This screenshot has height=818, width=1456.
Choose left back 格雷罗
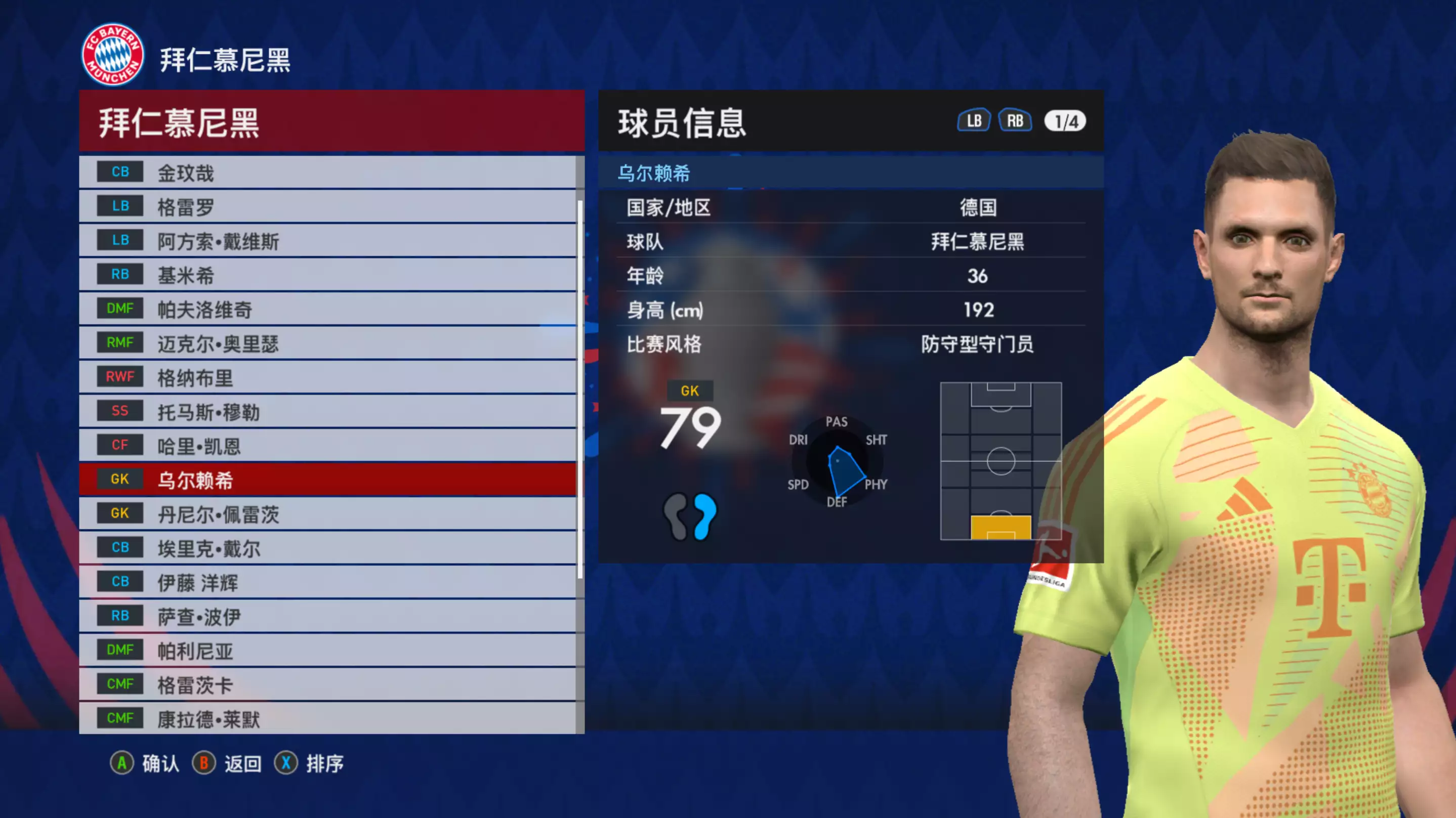click(328, 207)
